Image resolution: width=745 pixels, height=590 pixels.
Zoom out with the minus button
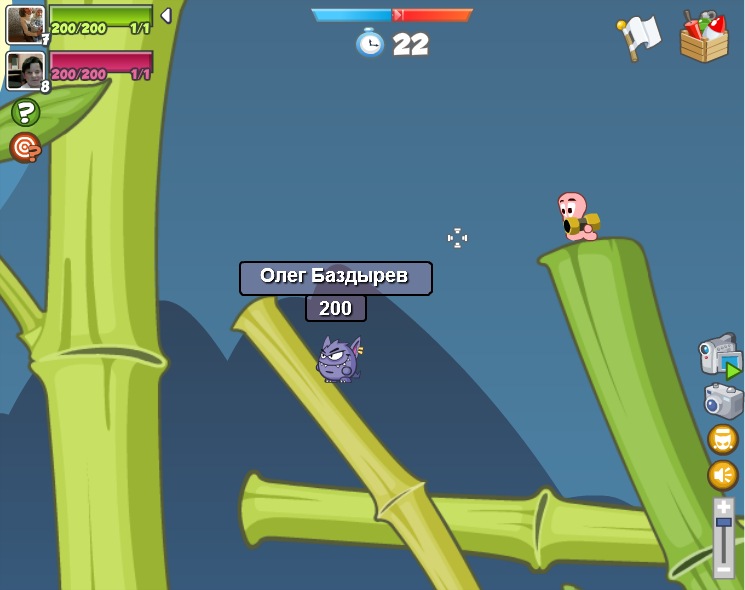click(x=723, y=569)
